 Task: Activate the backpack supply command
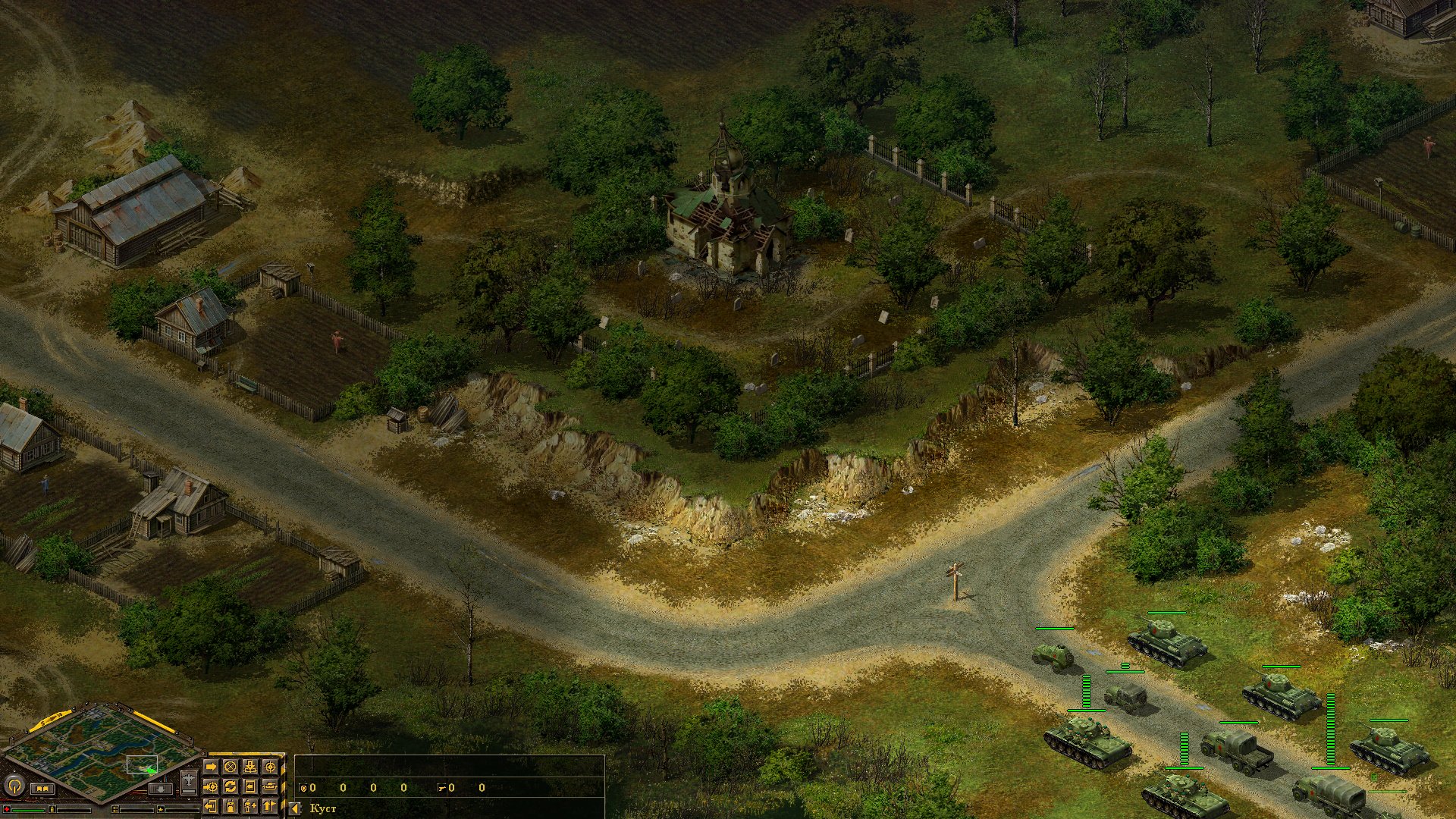(x=230, y=805)
